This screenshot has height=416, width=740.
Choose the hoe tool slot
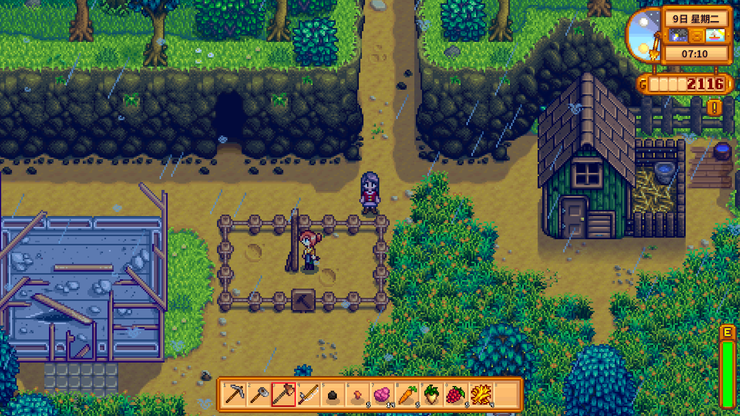259,394
